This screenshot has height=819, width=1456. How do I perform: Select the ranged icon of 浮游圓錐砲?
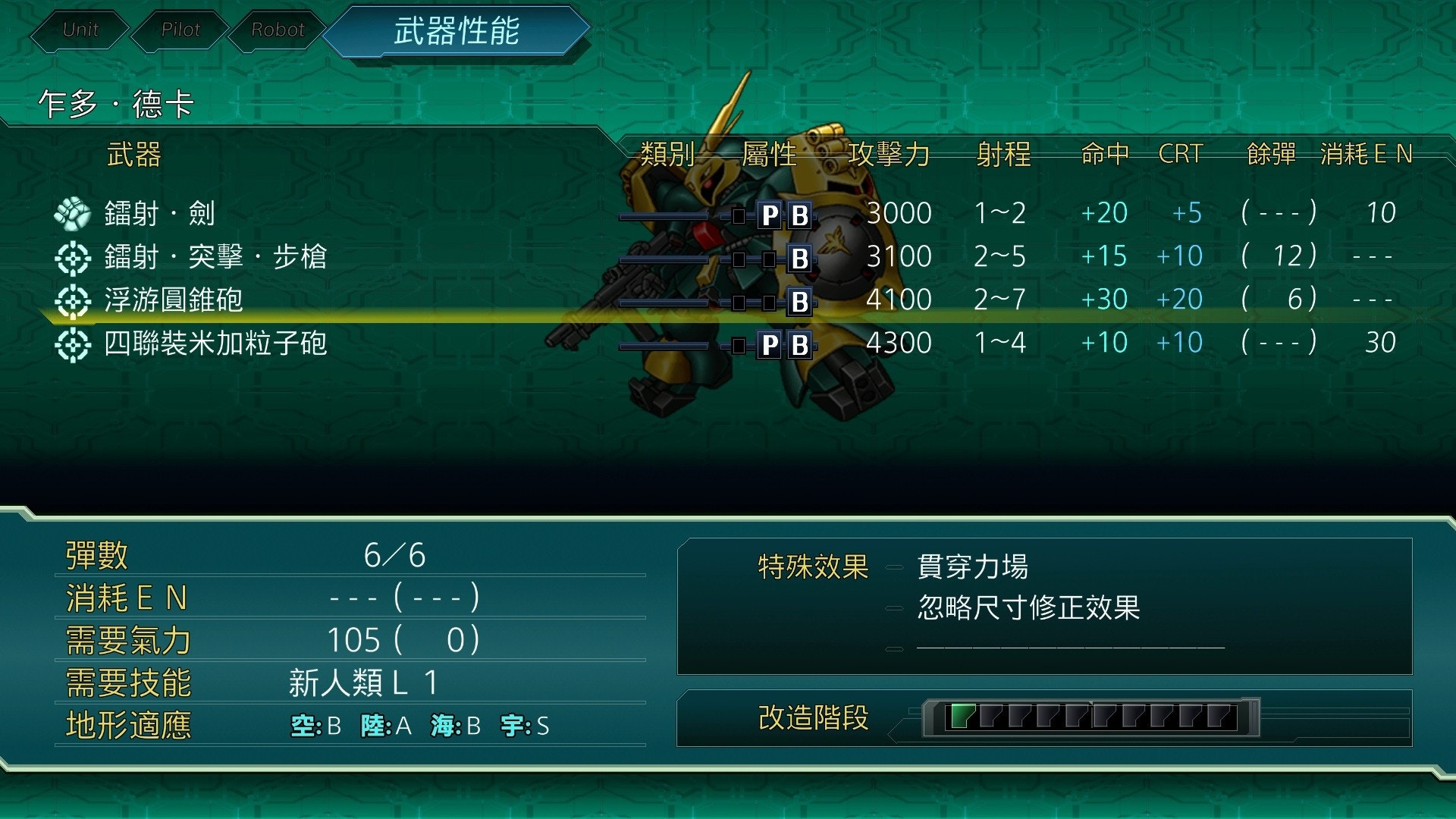coord(72,300)
